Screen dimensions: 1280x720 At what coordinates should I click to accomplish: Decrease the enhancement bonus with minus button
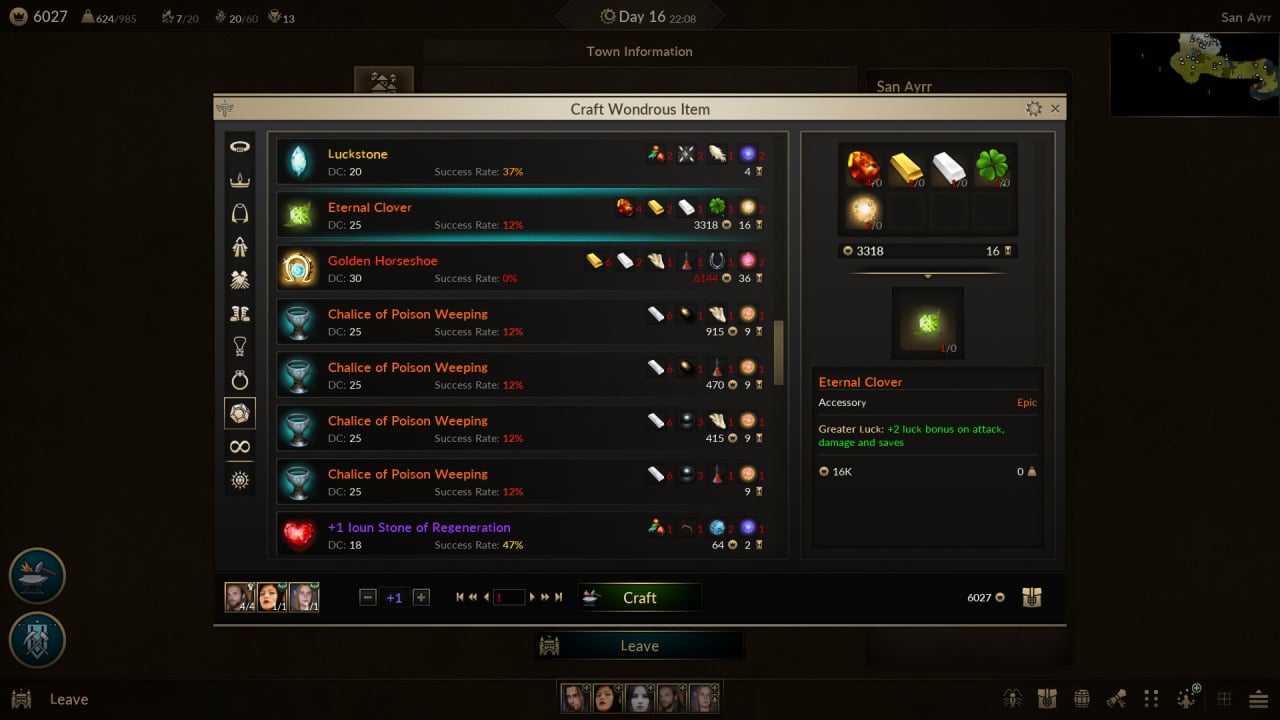point(367,598)
